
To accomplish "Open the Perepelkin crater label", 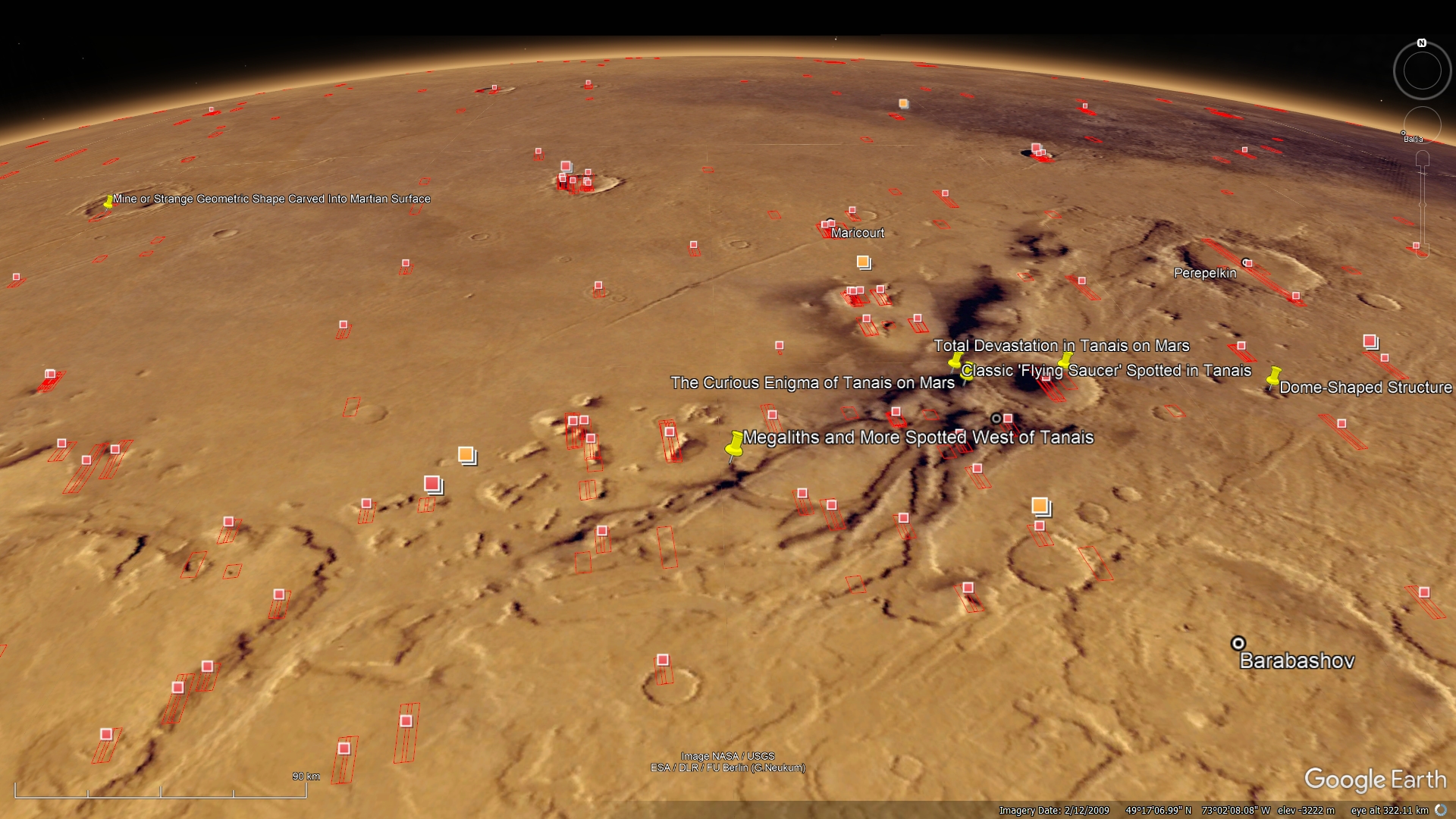I will point(1204,273).
